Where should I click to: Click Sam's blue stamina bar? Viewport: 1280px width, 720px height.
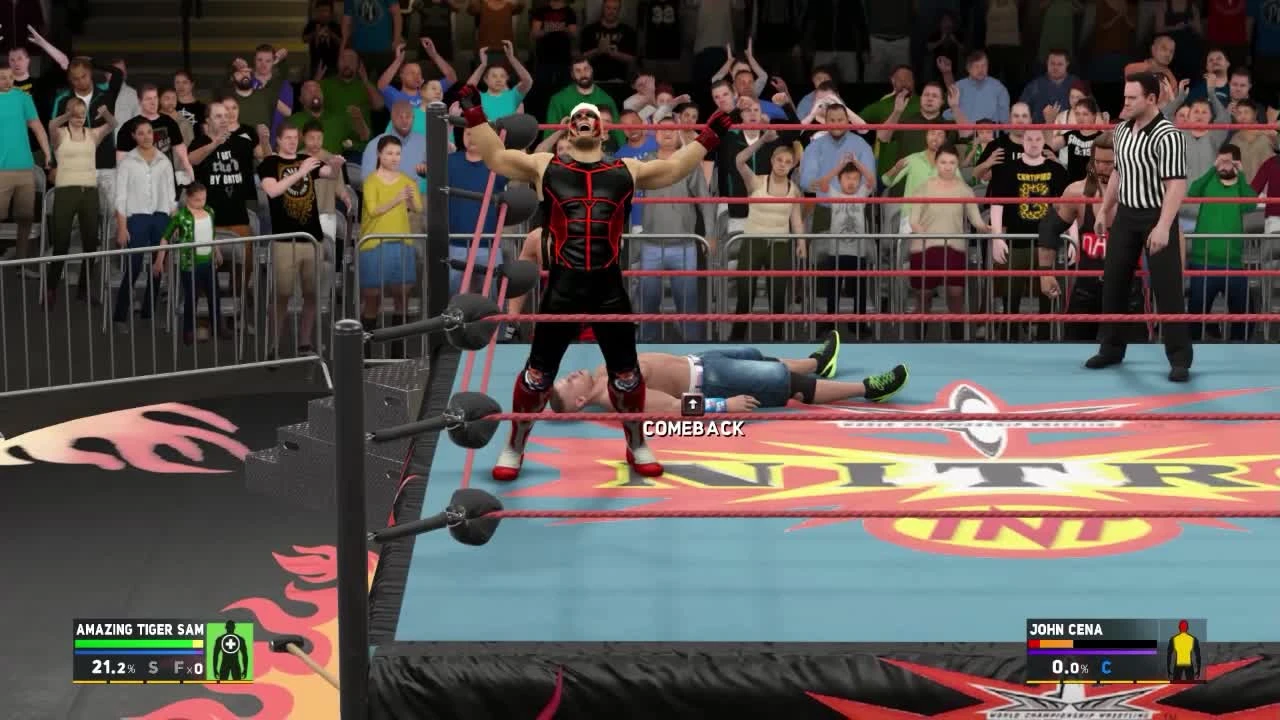[x=137, y=652]
